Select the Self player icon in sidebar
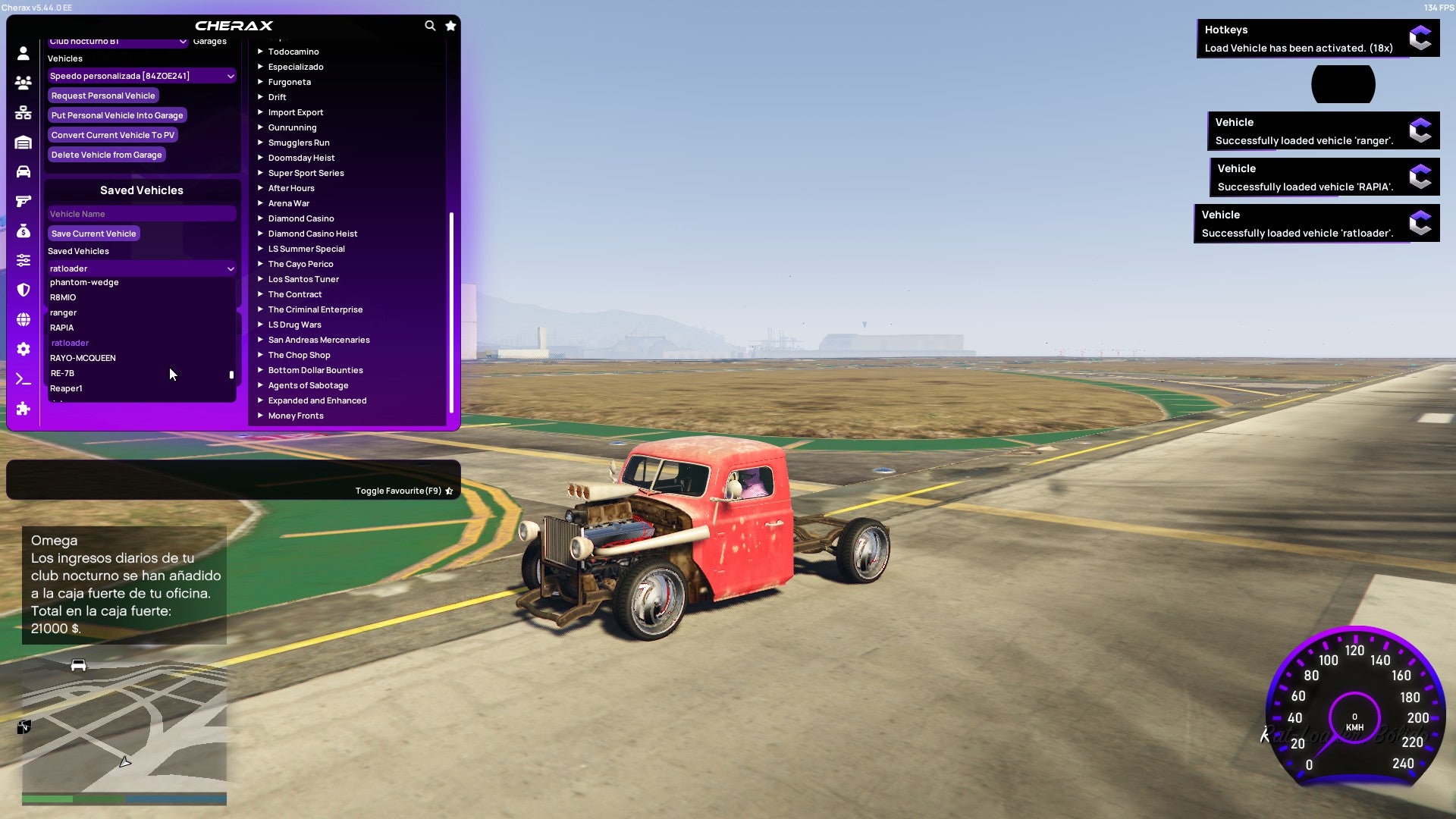 23,53
